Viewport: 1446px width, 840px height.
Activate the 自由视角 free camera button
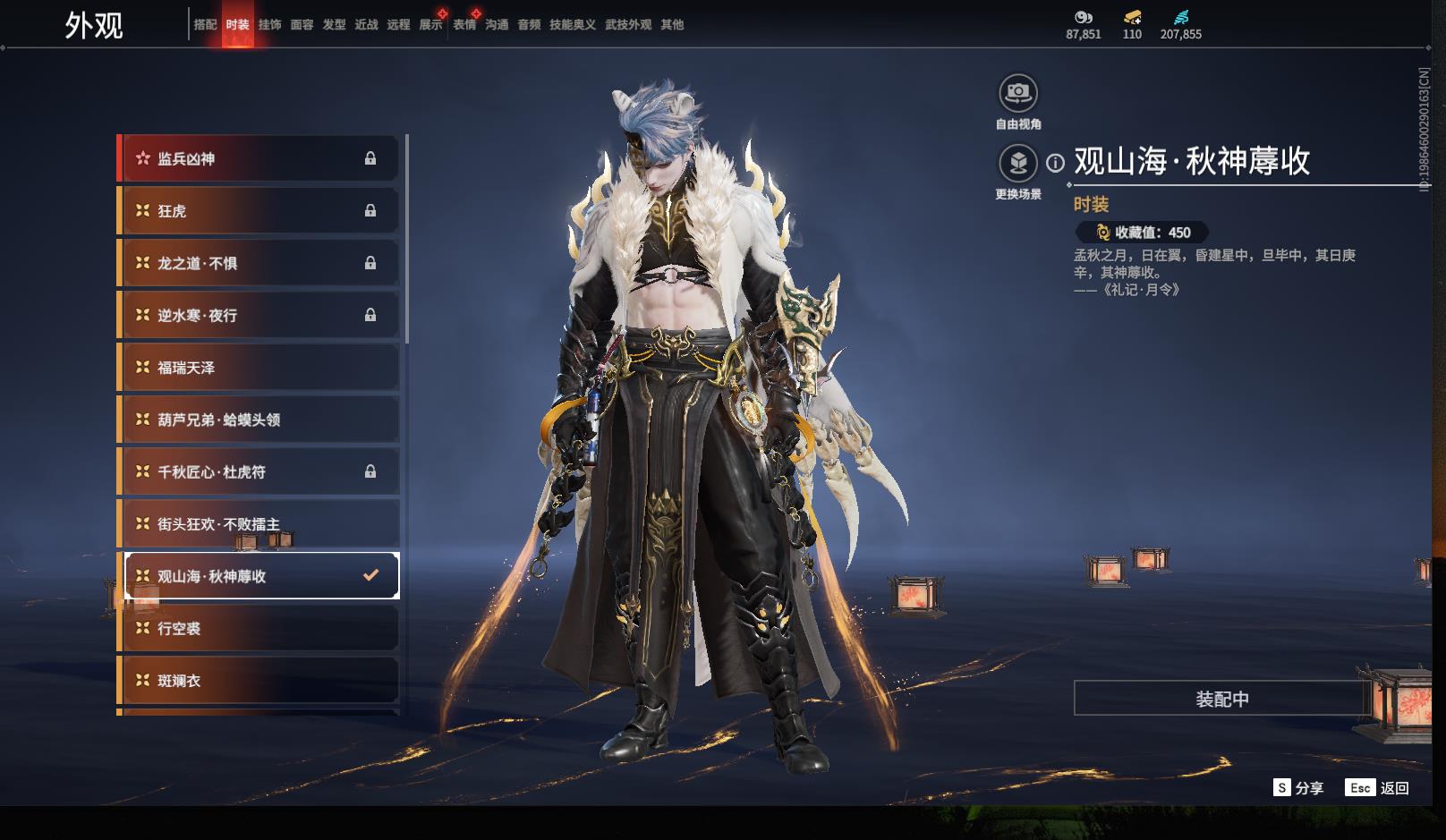coord(1017,93)
